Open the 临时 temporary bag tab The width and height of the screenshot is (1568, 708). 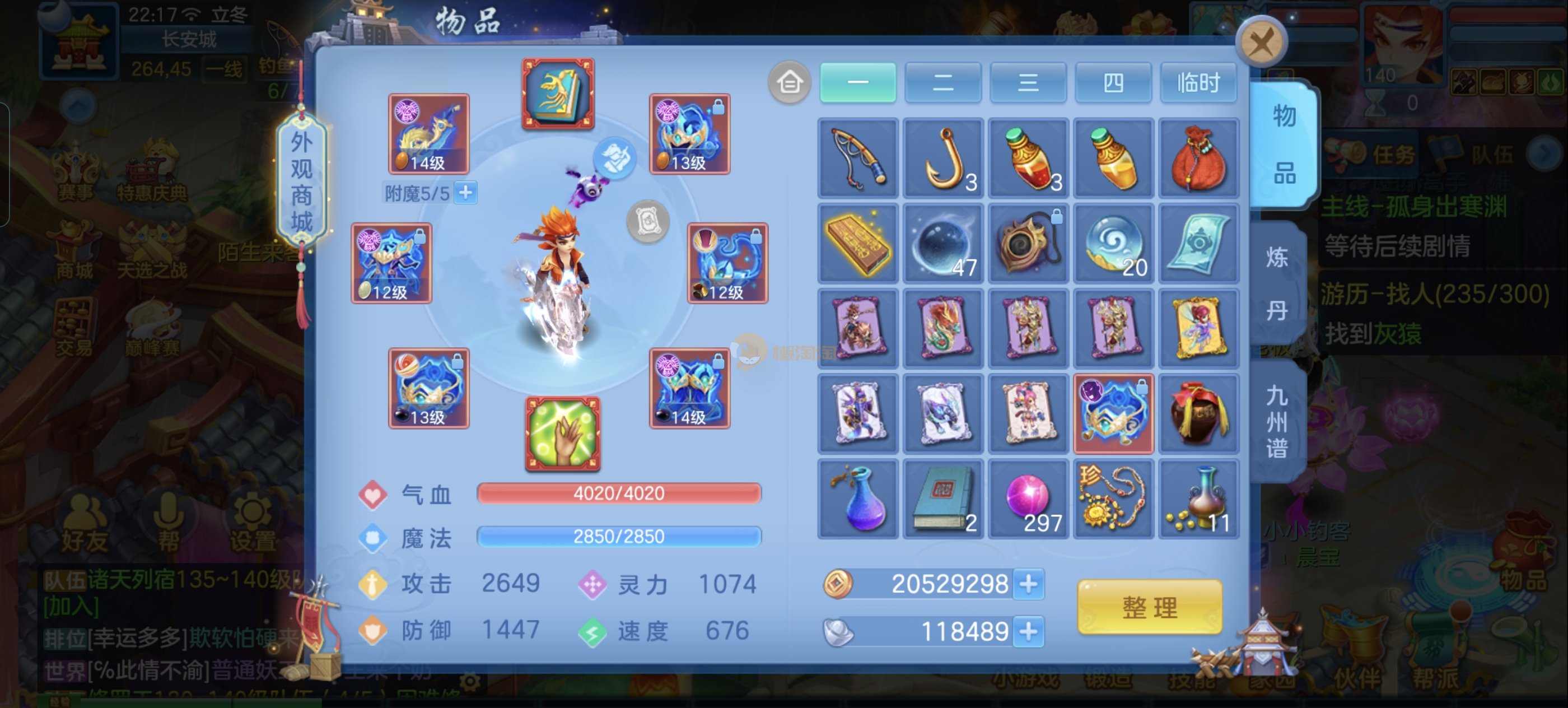(1198, 82)
